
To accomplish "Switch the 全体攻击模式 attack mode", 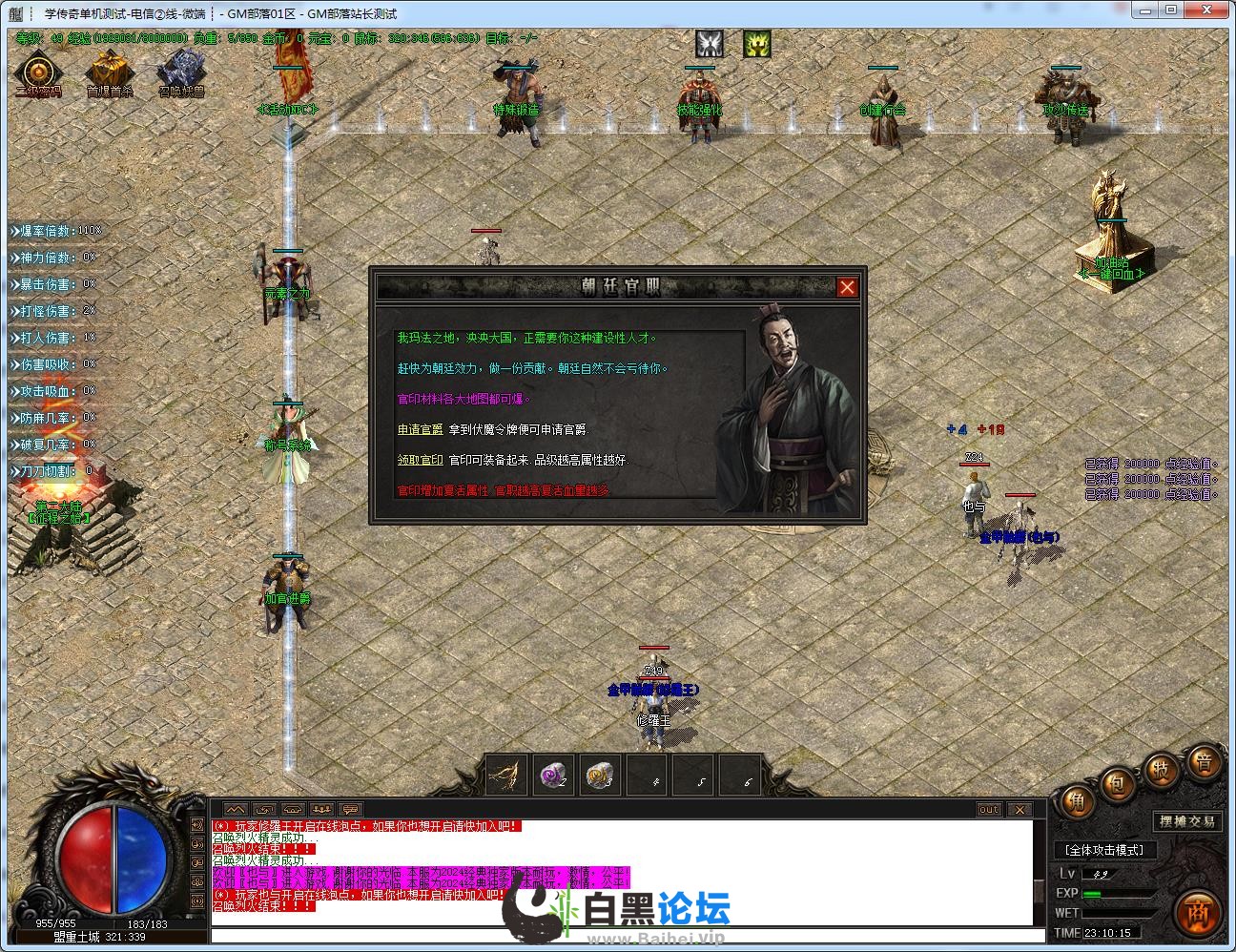I will tap(1104, 849).
